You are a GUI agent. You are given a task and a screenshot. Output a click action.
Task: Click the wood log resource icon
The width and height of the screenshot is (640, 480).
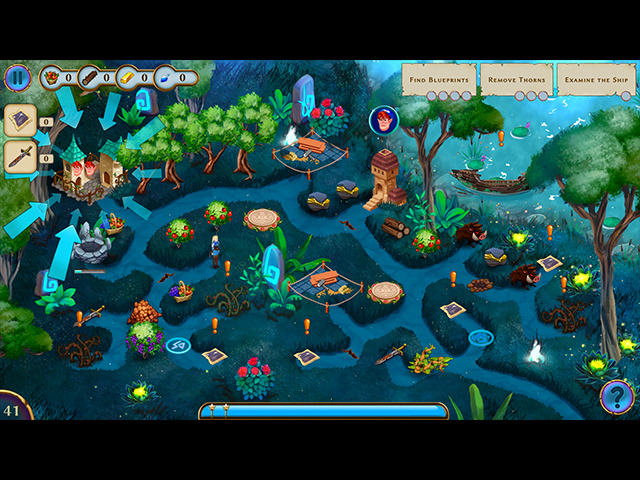pos(89,76)
